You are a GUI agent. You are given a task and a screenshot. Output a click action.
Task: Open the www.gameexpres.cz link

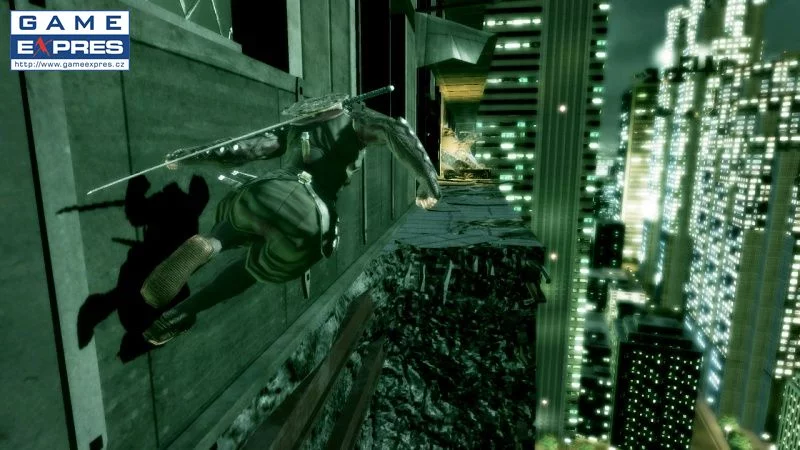pyautogui.click(x=69, y=65)
